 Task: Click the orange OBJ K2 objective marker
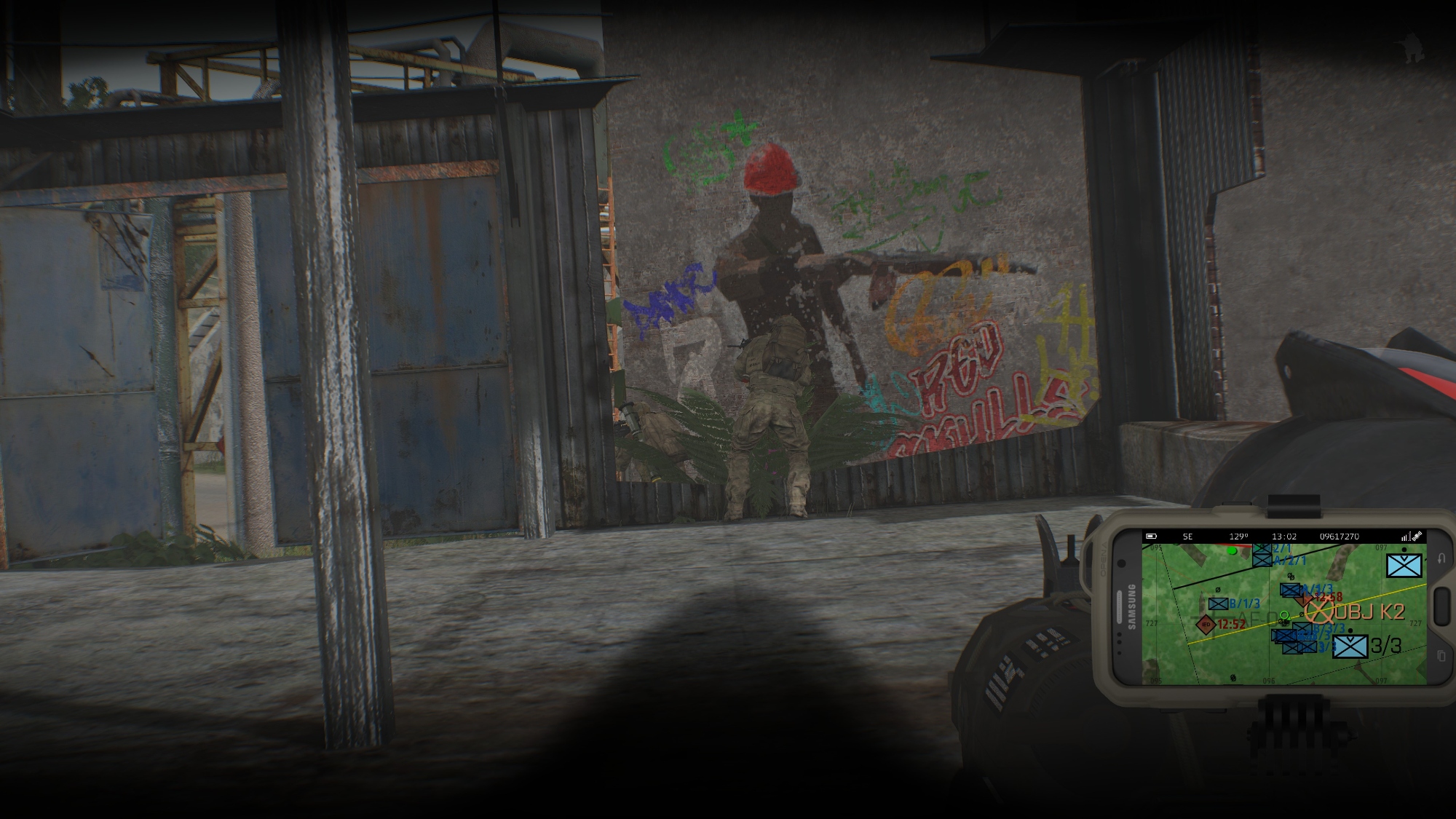1319,610
